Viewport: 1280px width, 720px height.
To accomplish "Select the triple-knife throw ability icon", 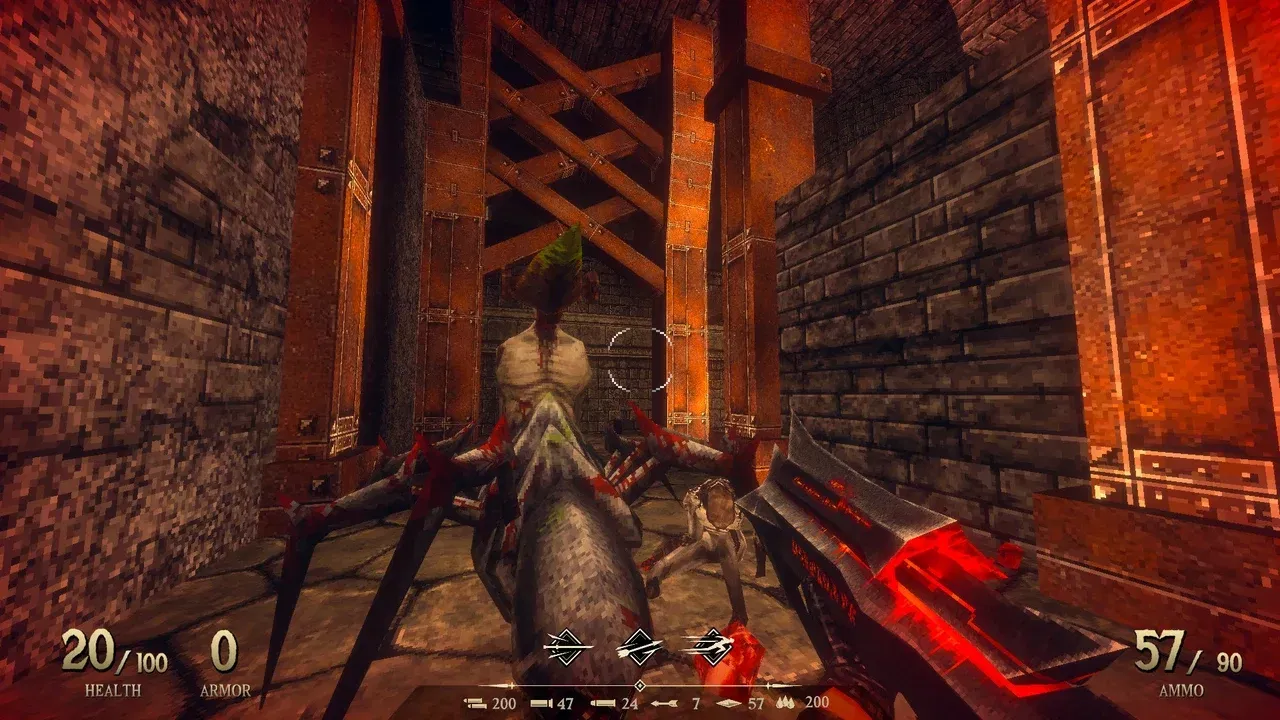I will (x=568, y=647).
